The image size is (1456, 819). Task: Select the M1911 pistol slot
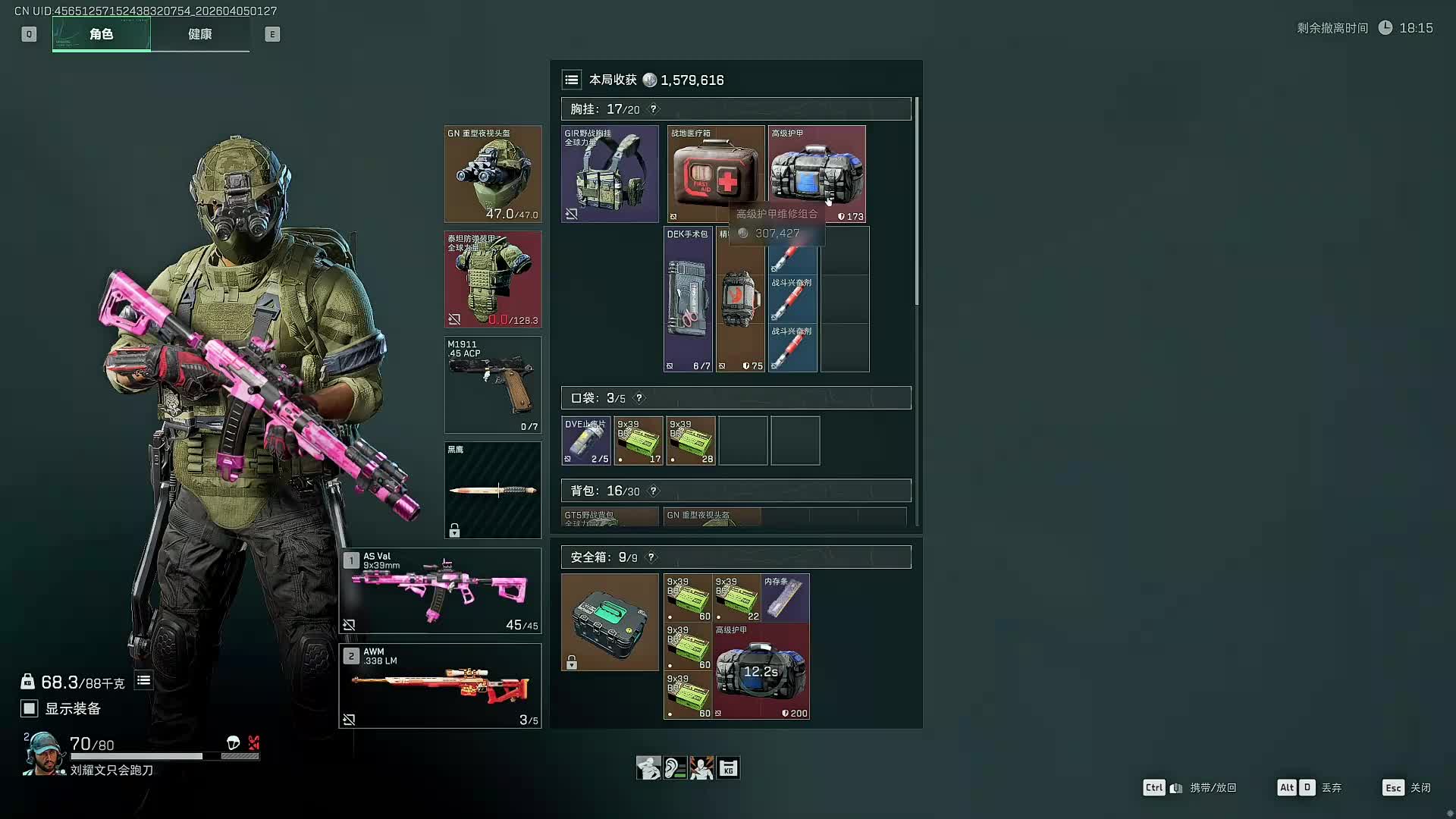pyautogui.click(x=493, y=384)
